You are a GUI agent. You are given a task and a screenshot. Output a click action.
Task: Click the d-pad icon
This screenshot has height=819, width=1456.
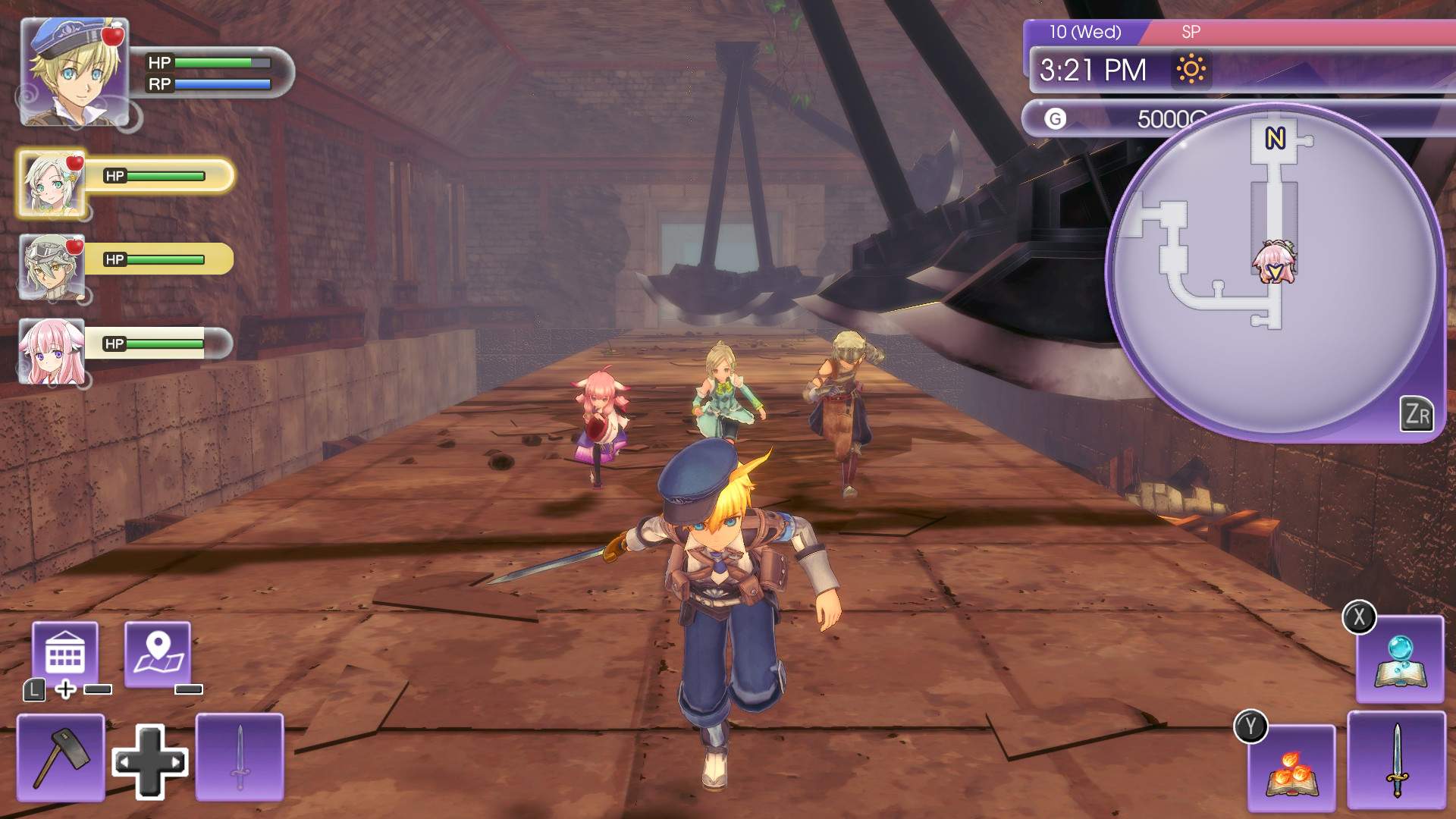click(x=150, y=762)
